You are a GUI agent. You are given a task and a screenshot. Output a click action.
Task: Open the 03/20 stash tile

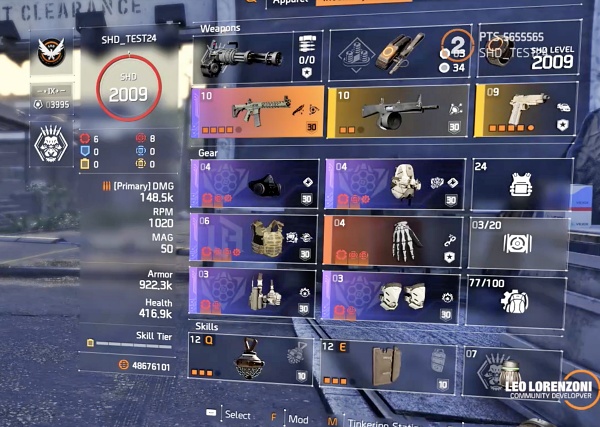(521, 237)
